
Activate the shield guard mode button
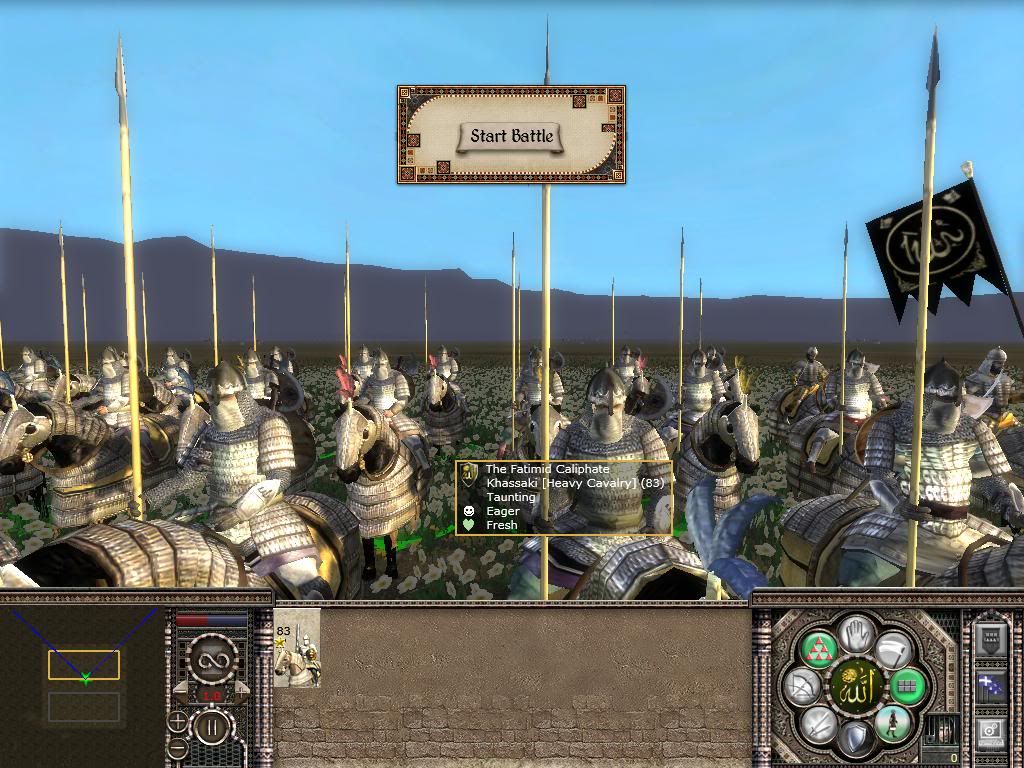coord(856,739)
